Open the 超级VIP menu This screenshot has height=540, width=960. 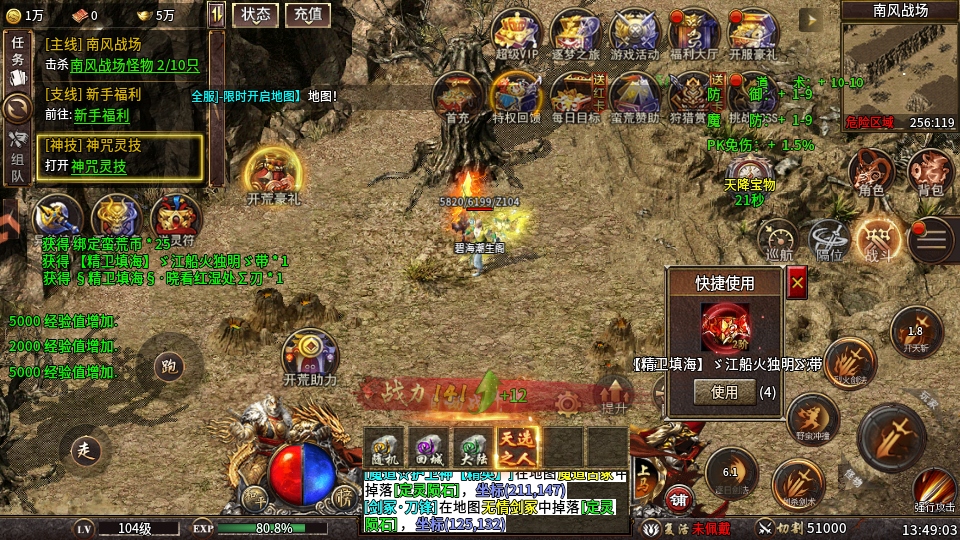[x=515, y=32]
